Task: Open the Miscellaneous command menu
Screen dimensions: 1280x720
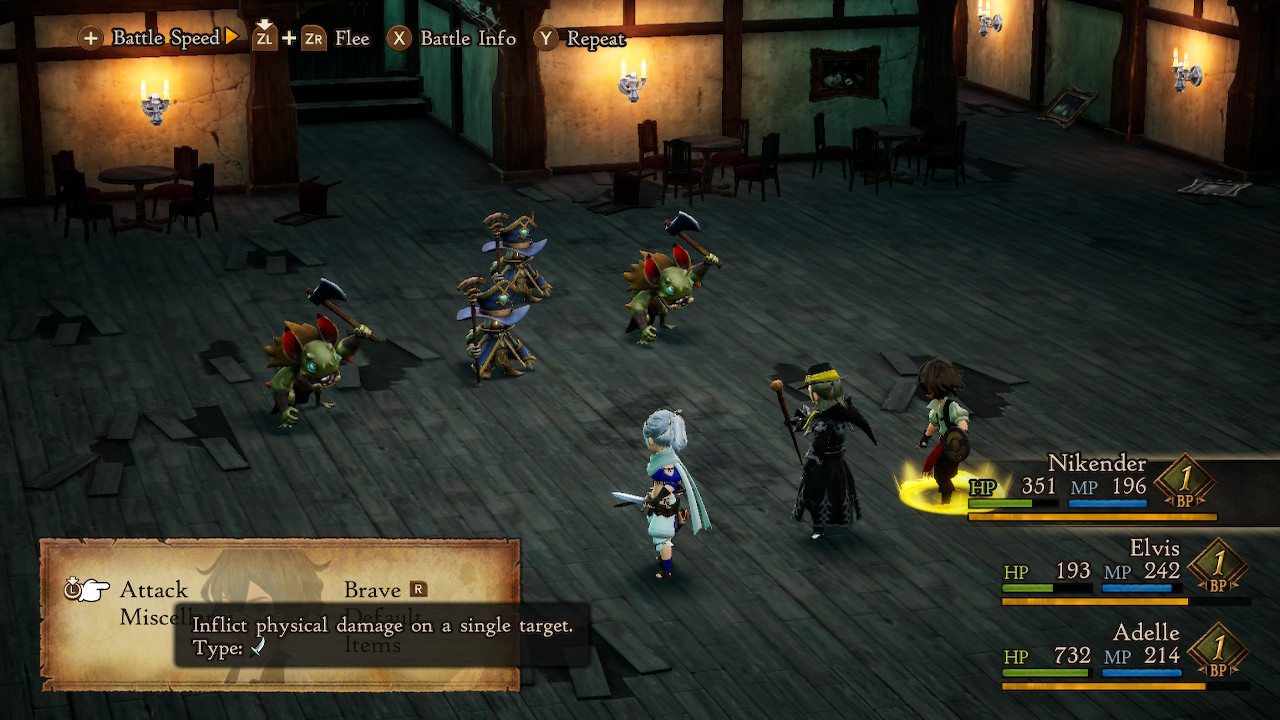Action: pyautogui.click(x=146, y=618)
